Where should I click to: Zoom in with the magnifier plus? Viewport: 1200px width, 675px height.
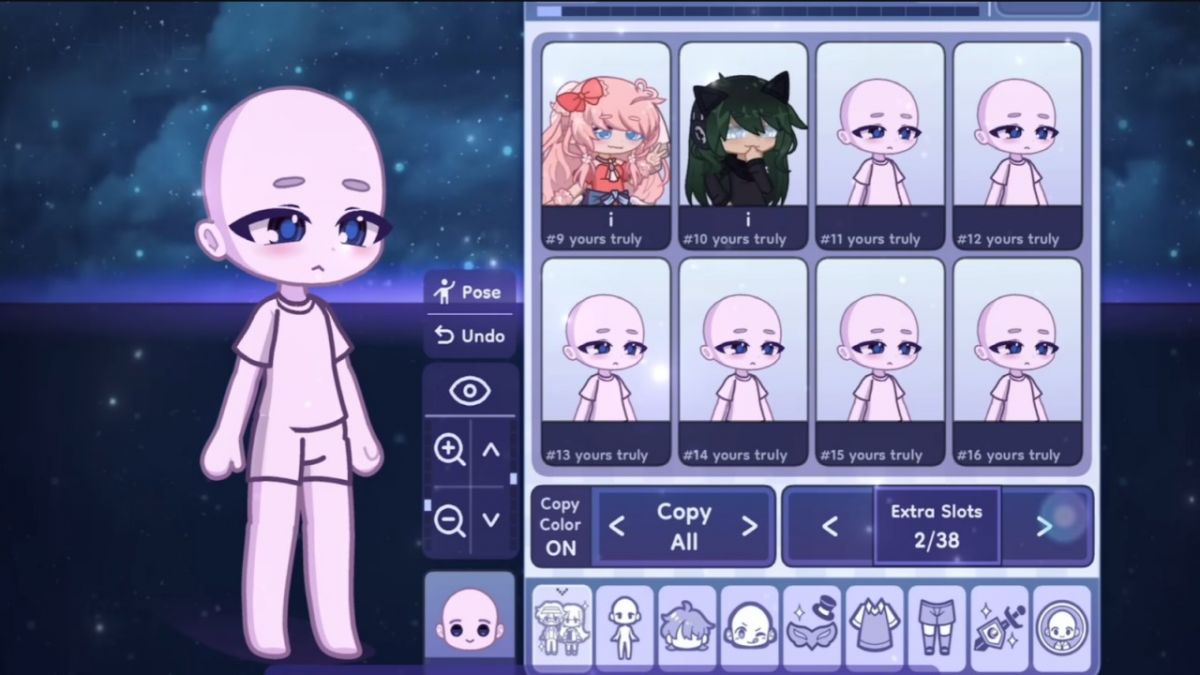[x=449, y=450]
